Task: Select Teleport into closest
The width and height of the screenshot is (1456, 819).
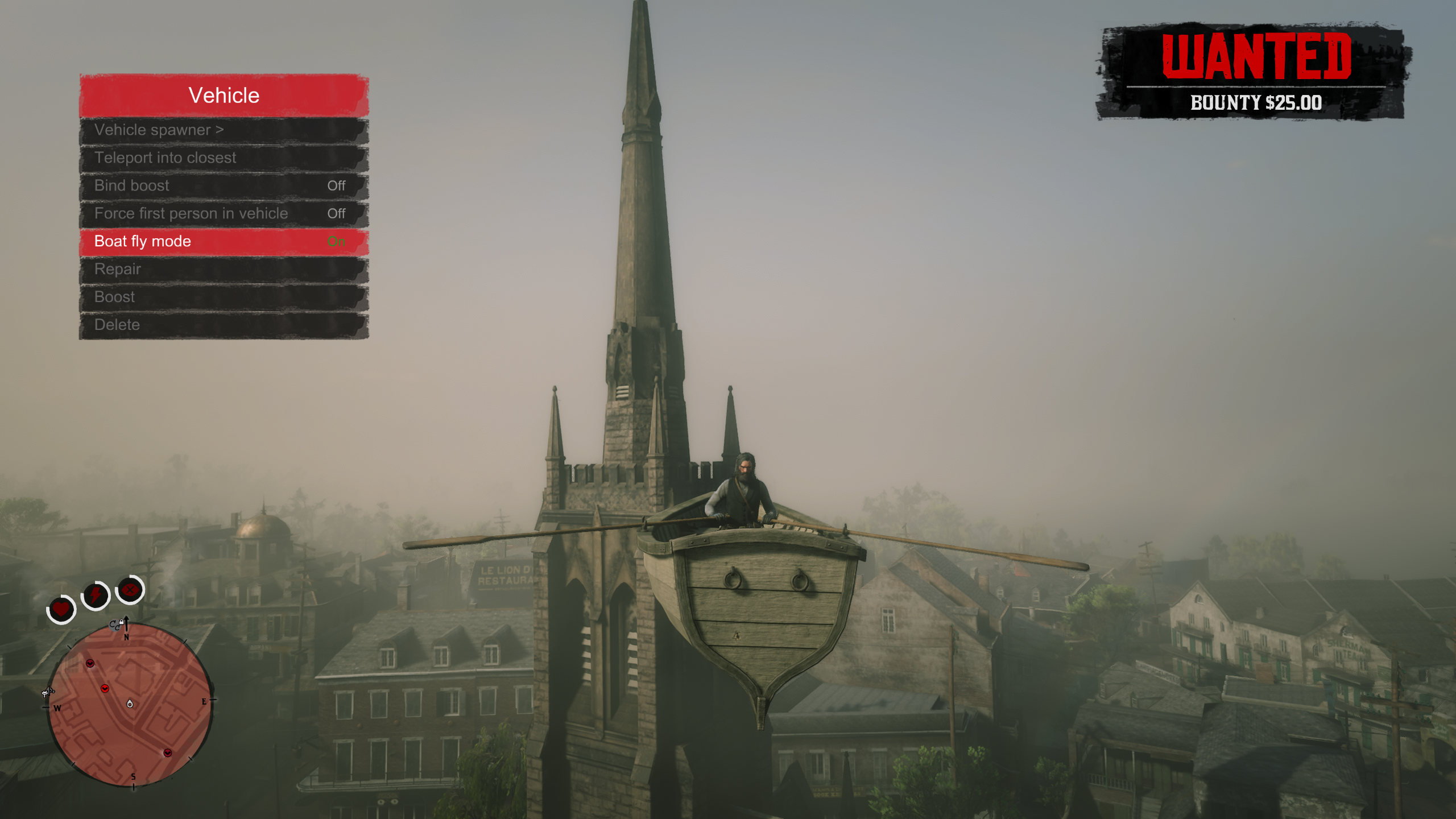Action: coord(224,158)
